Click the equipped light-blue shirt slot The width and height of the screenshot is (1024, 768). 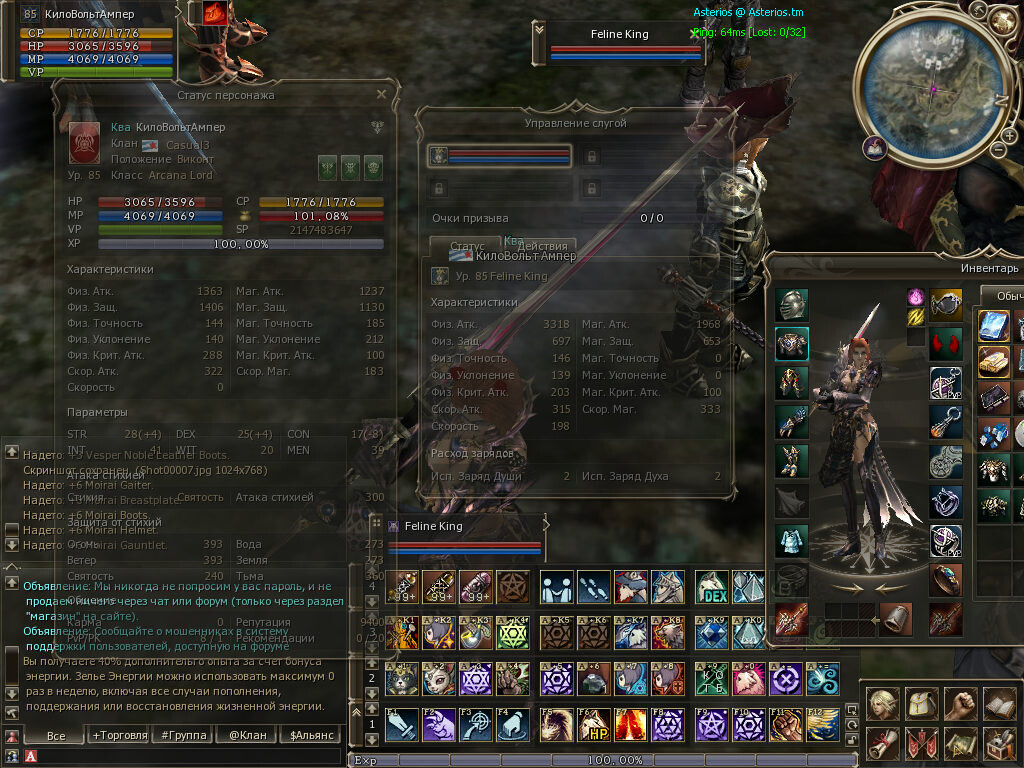click(x=792, y=539)
